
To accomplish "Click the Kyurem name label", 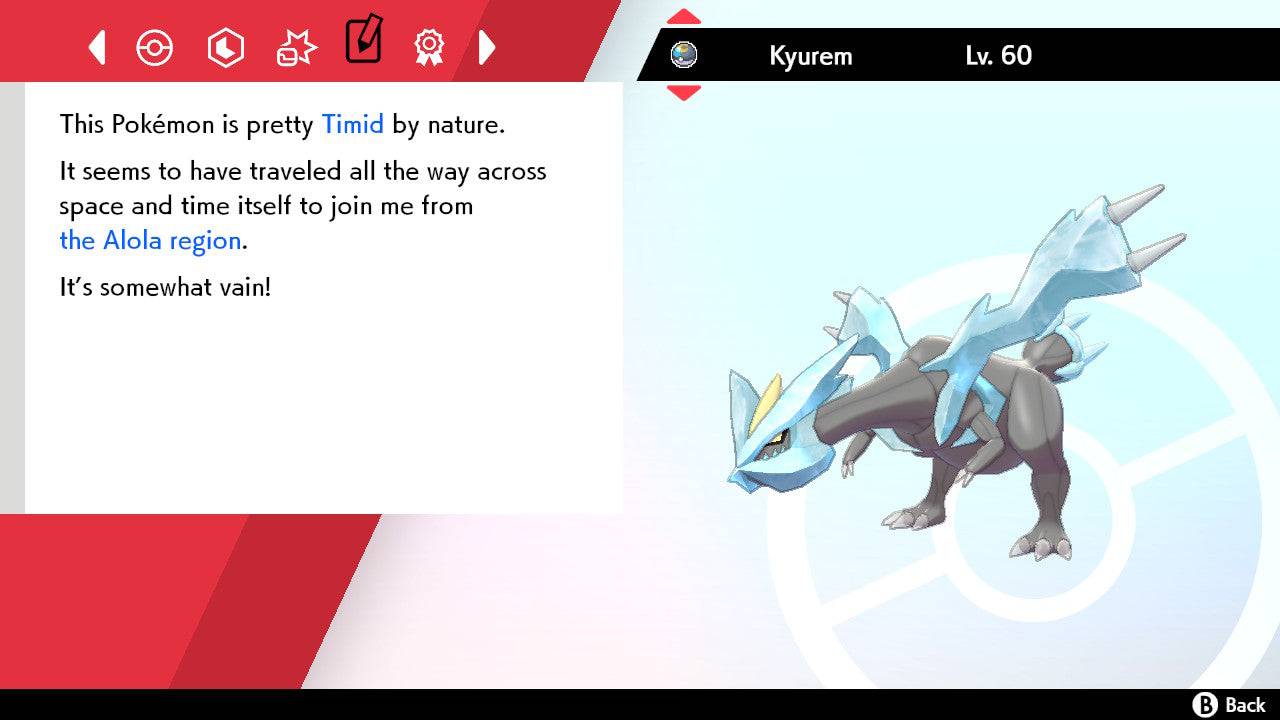I will point(811,56).
